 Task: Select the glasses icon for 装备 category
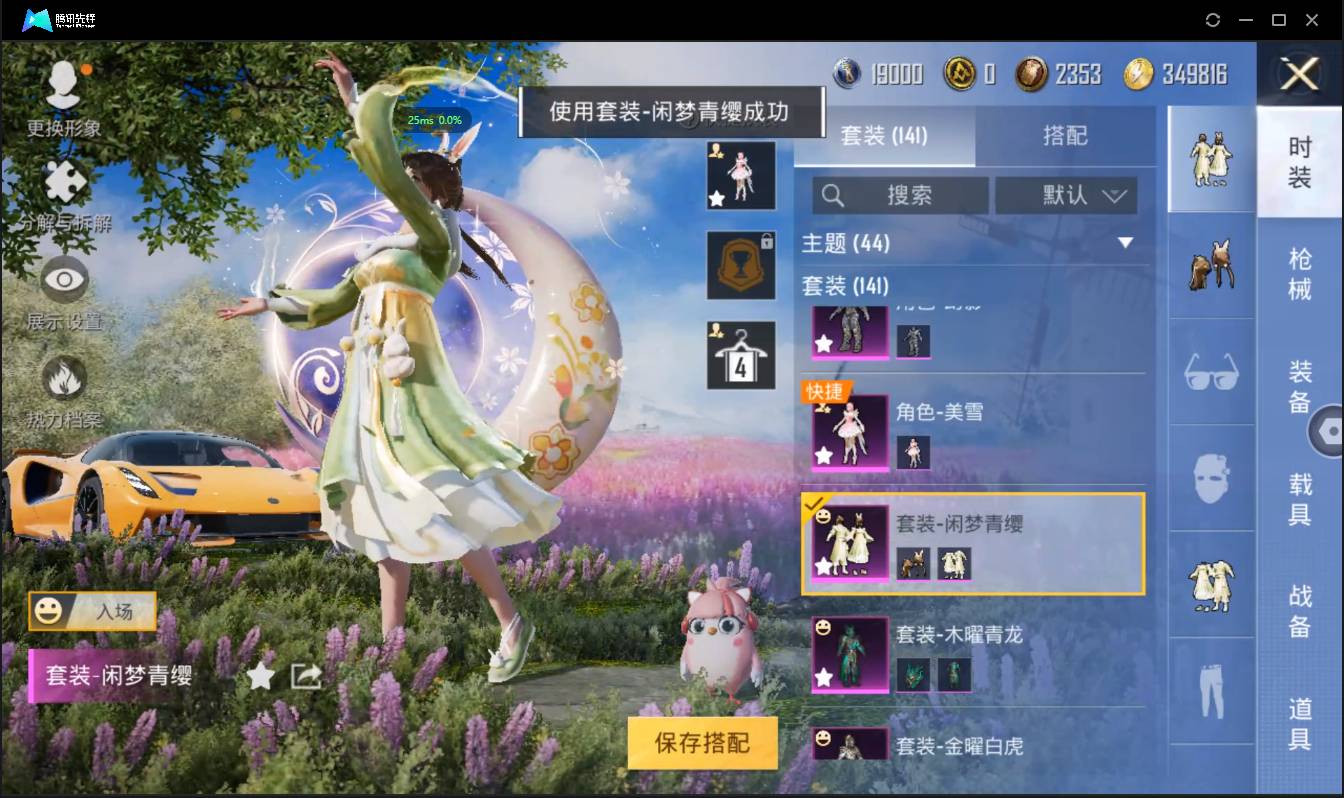1210,372
